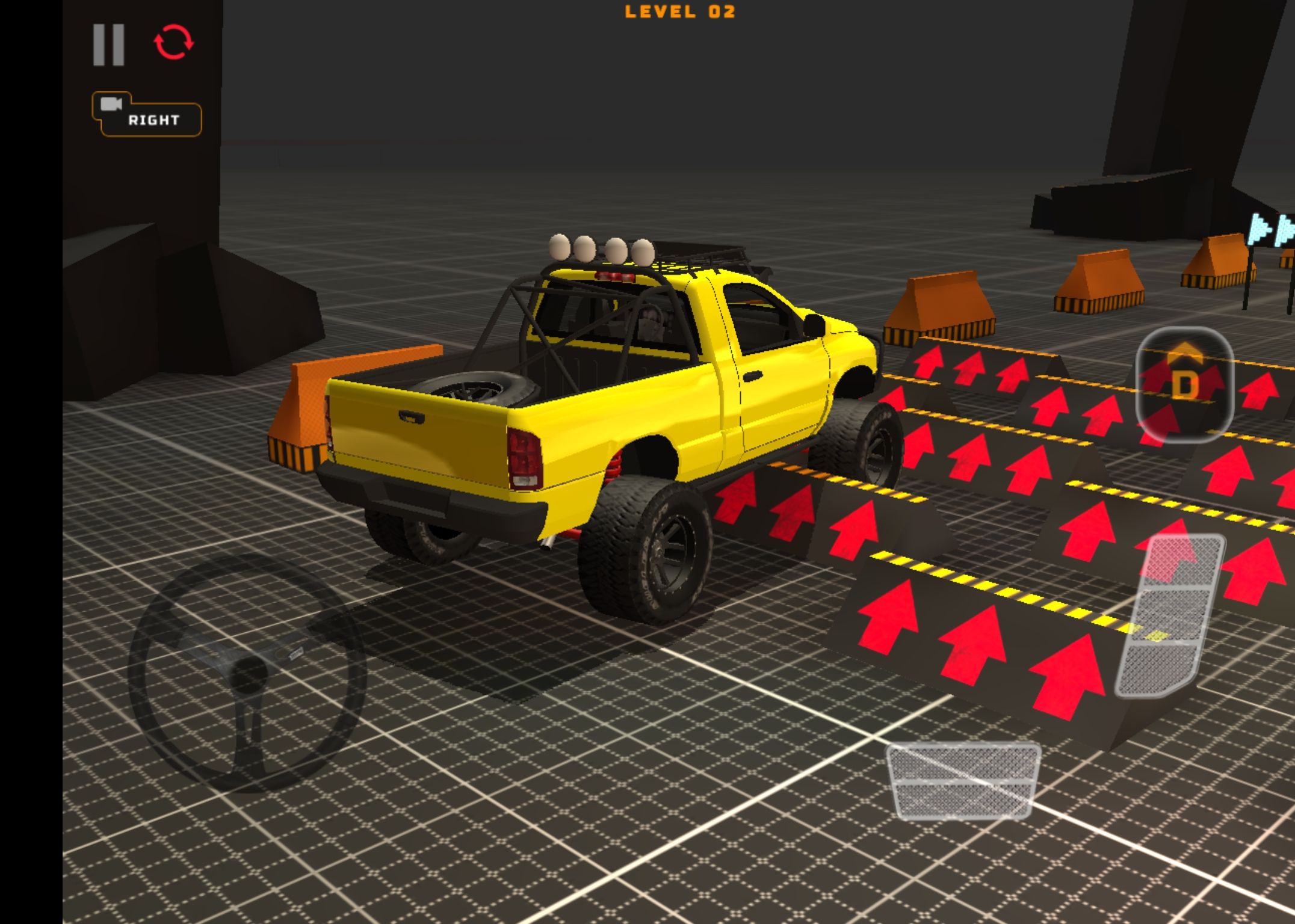Screen dimensions: 1295x924
Task: Switch camera view from RIGHT
Action: (147, 115)
